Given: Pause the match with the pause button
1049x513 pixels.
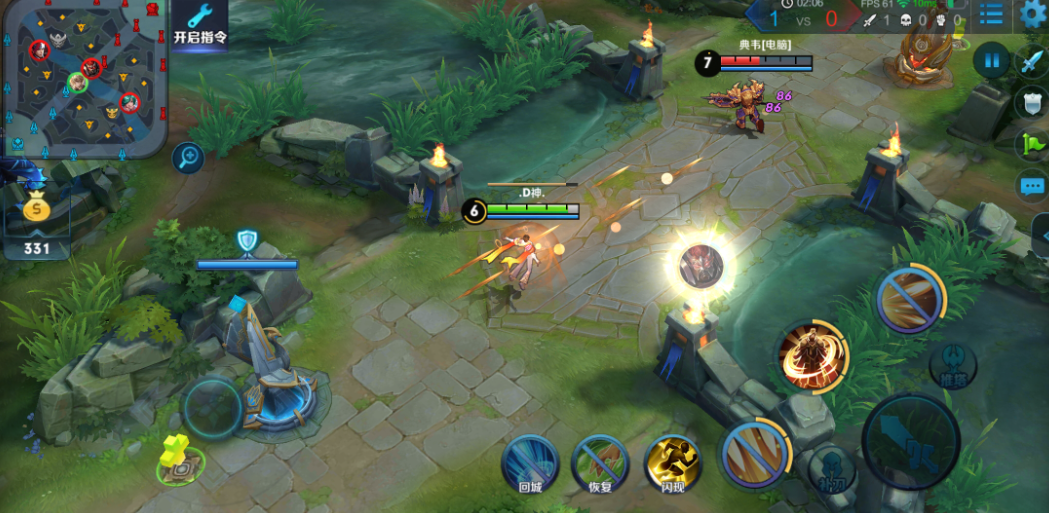Looking at the screenshot, I should [x=991, y=61].
